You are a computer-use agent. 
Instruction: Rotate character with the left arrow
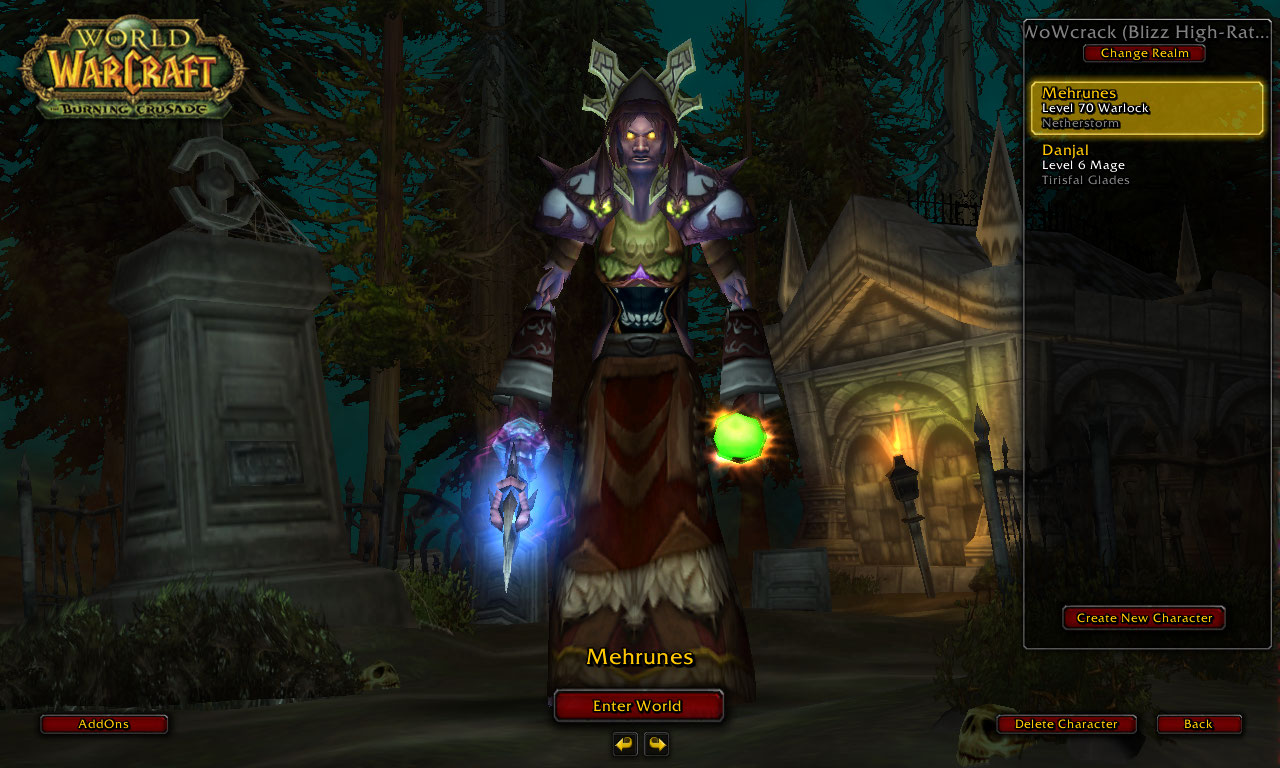(x=625, y=744)
